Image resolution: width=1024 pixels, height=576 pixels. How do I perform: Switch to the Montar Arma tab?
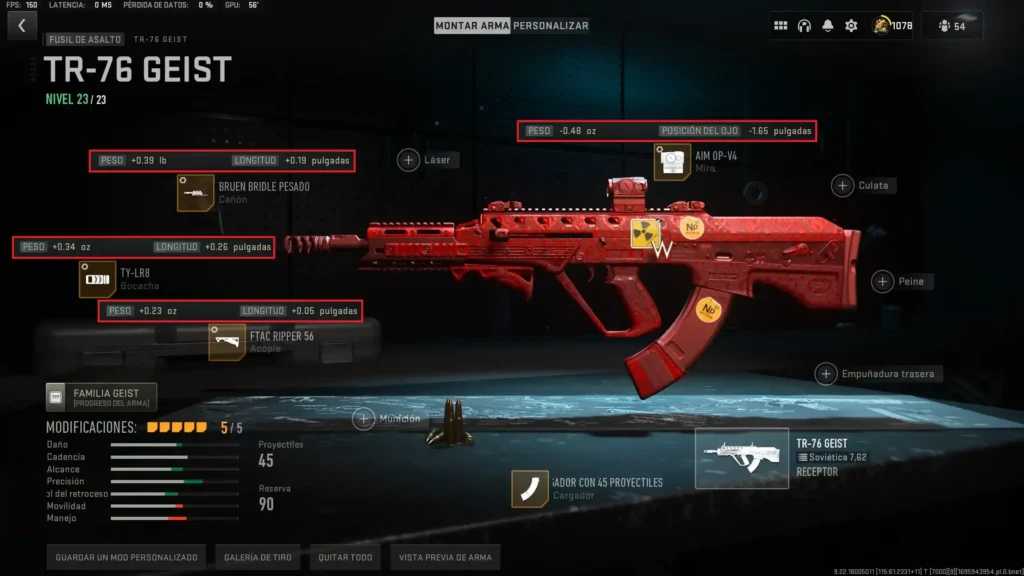tap(472, 25)
